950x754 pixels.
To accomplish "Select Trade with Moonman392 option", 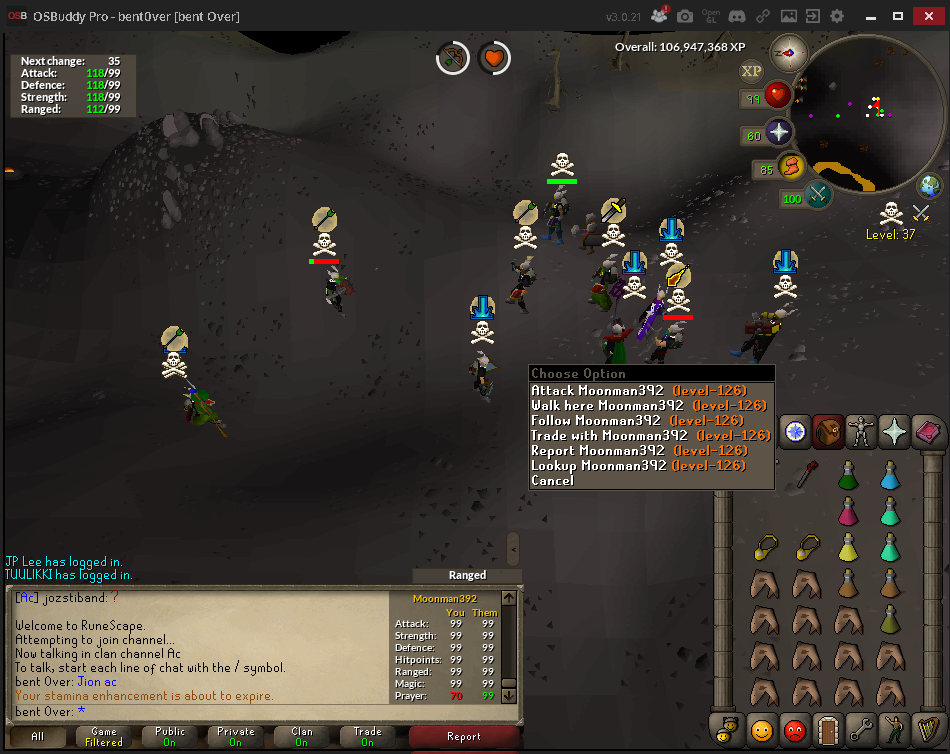I will pos(609,436).
